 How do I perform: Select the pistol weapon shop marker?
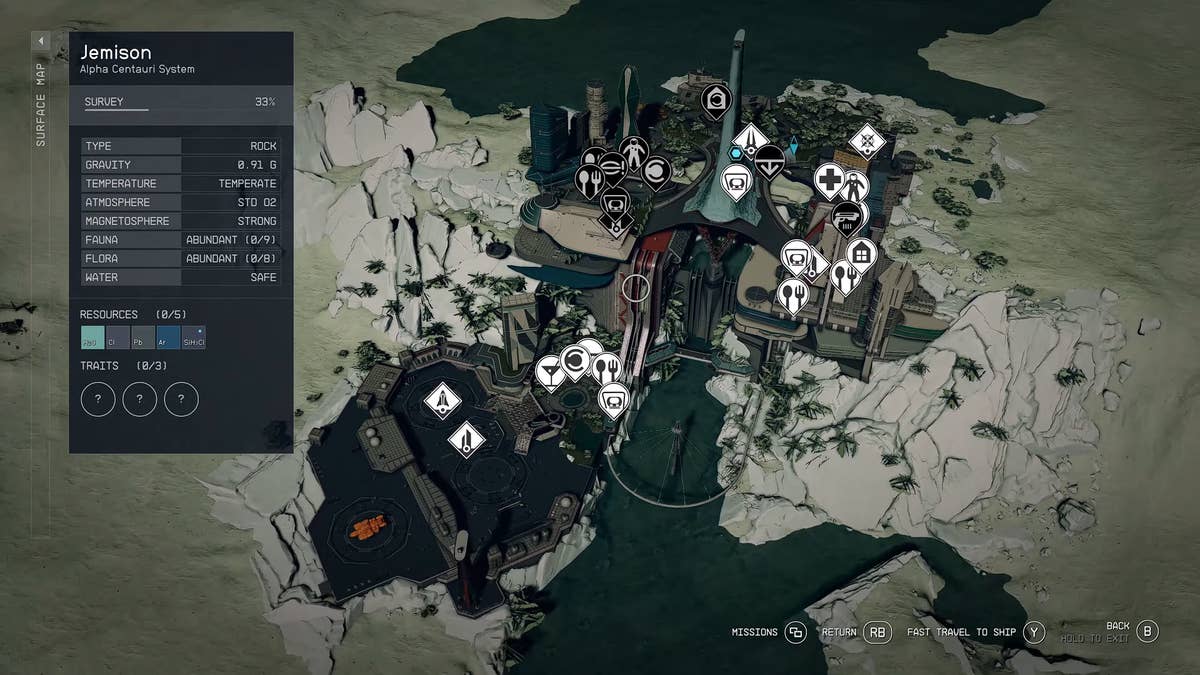[x=847, y=217]
